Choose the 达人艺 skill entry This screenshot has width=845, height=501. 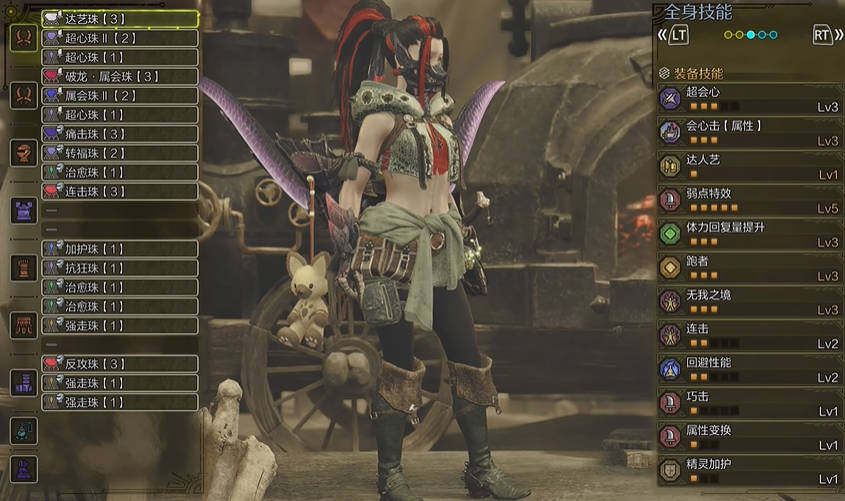[x=749, y=165]
